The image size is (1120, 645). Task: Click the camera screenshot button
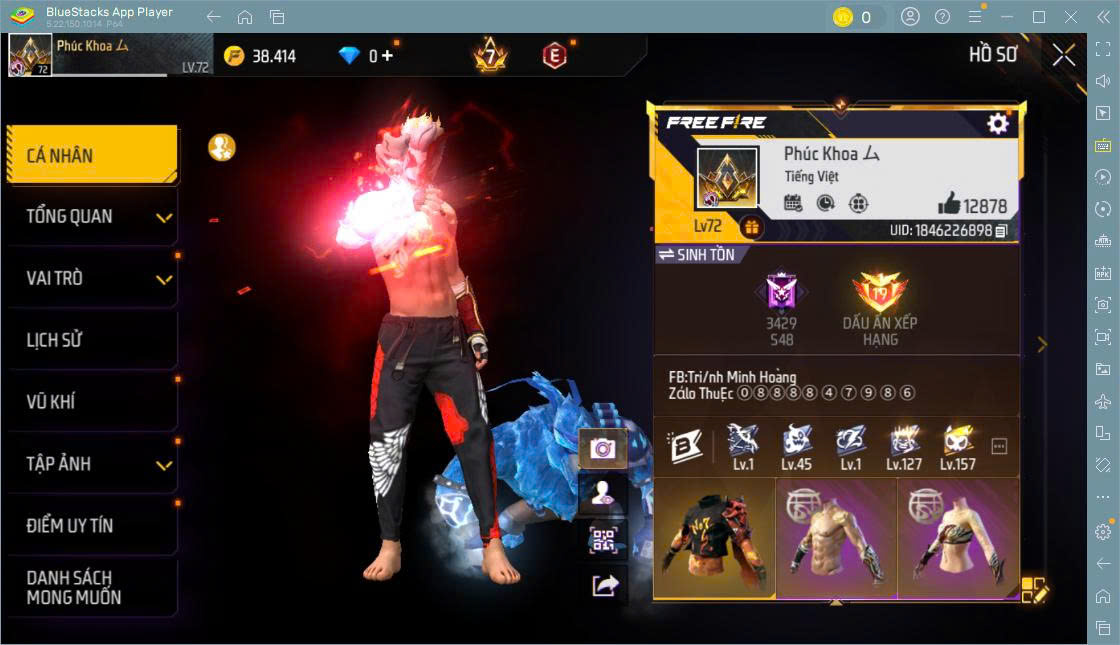[603, 448]
